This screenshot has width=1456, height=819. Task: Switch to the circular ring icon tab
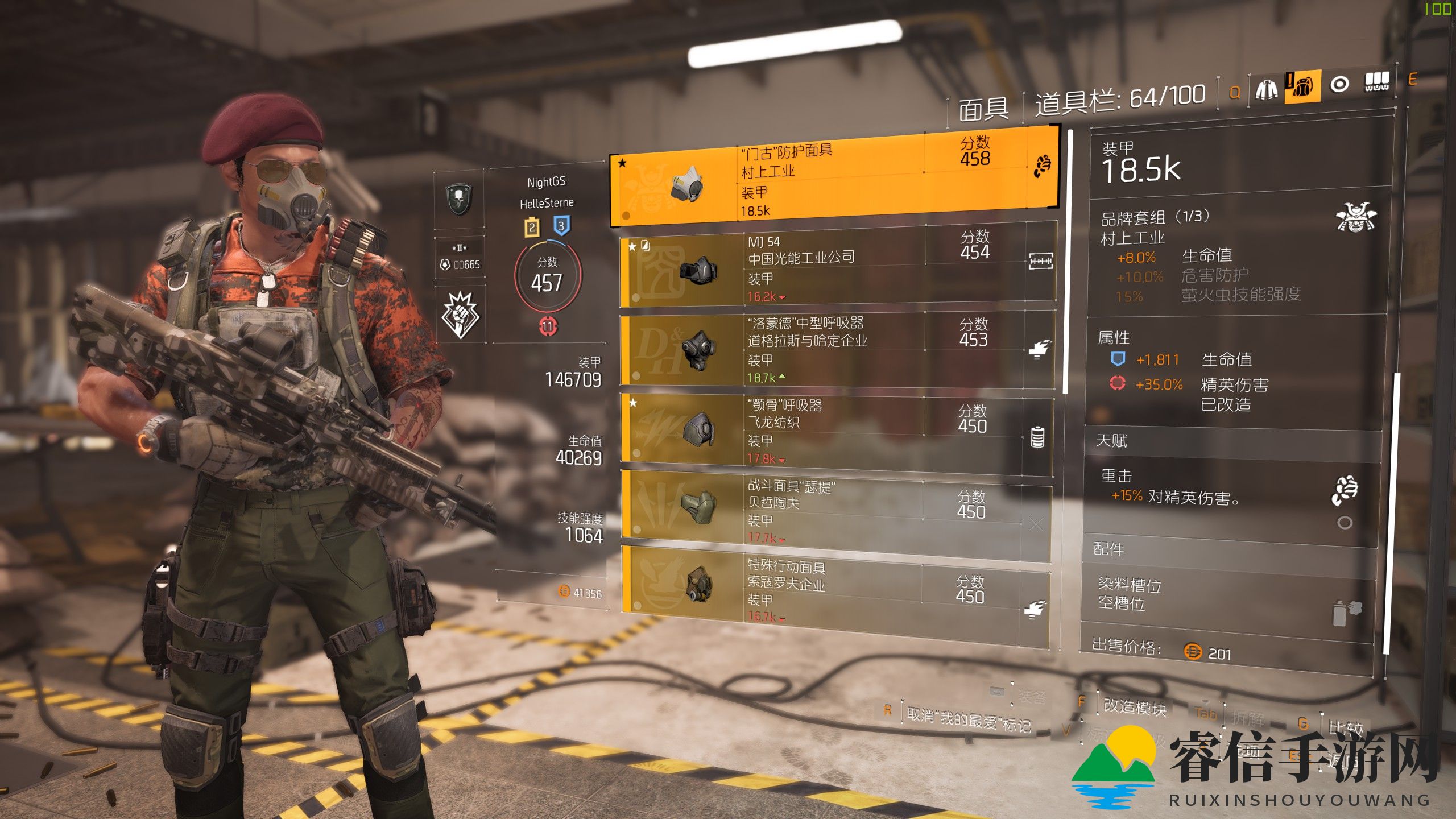coord(1339,85)
